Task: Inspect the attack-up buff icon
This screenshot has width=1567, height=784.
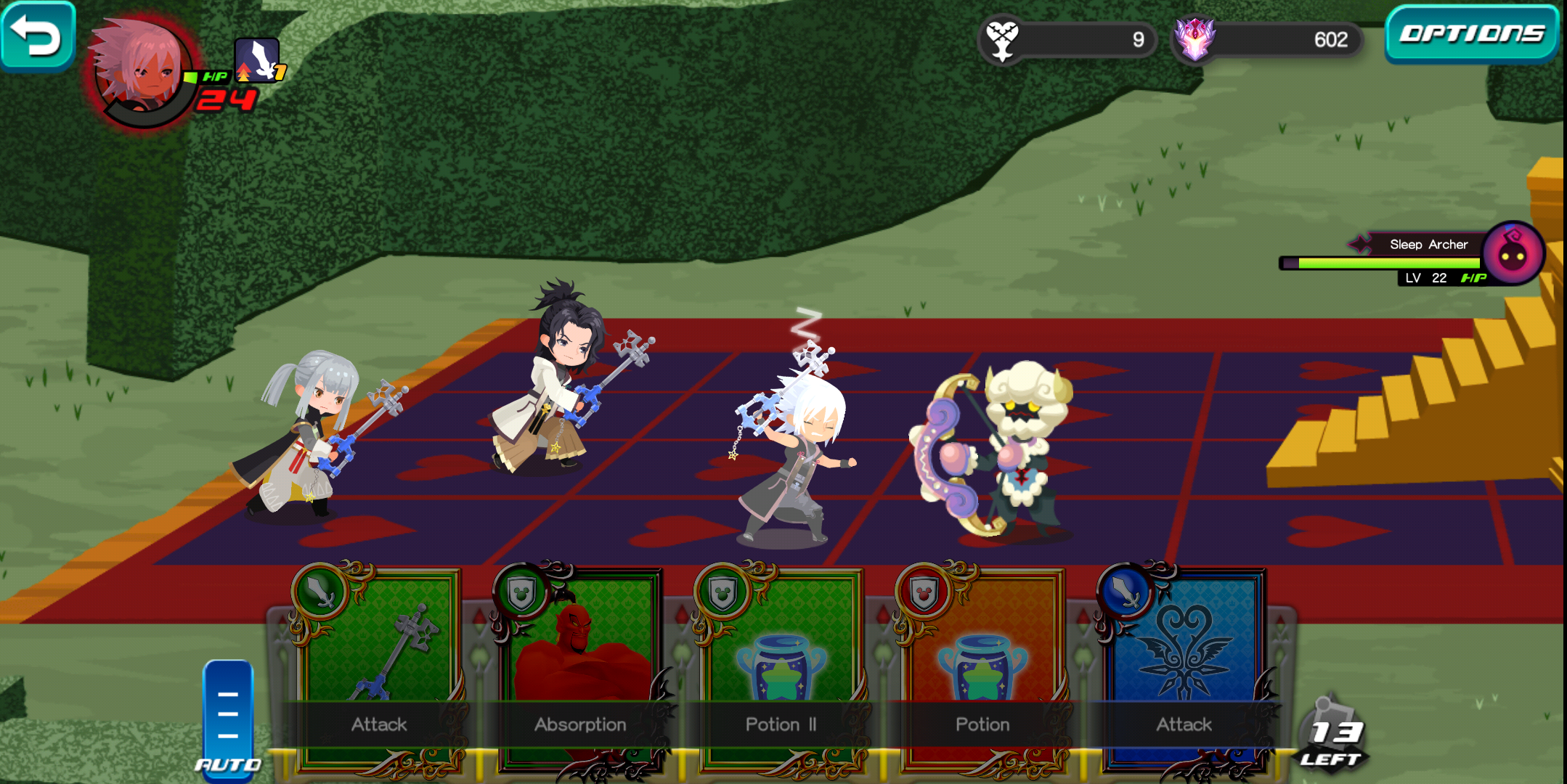Action: 258,60
